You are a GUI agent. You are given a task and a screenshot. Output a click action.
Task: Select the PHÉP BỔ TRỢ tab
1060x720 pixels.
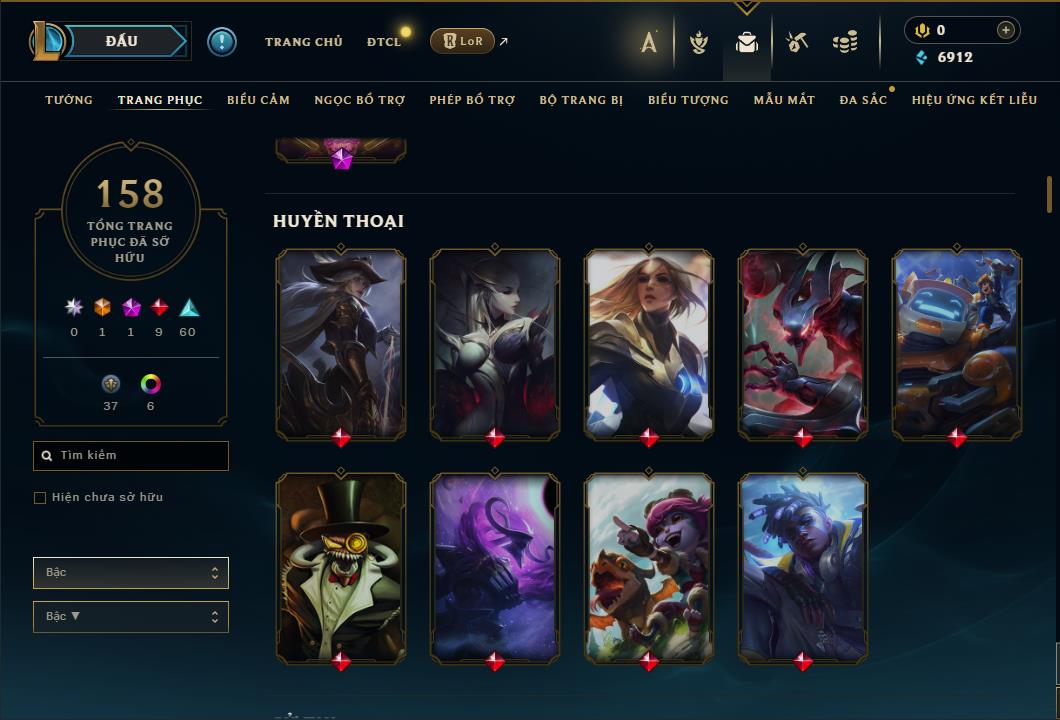[472, 100]
